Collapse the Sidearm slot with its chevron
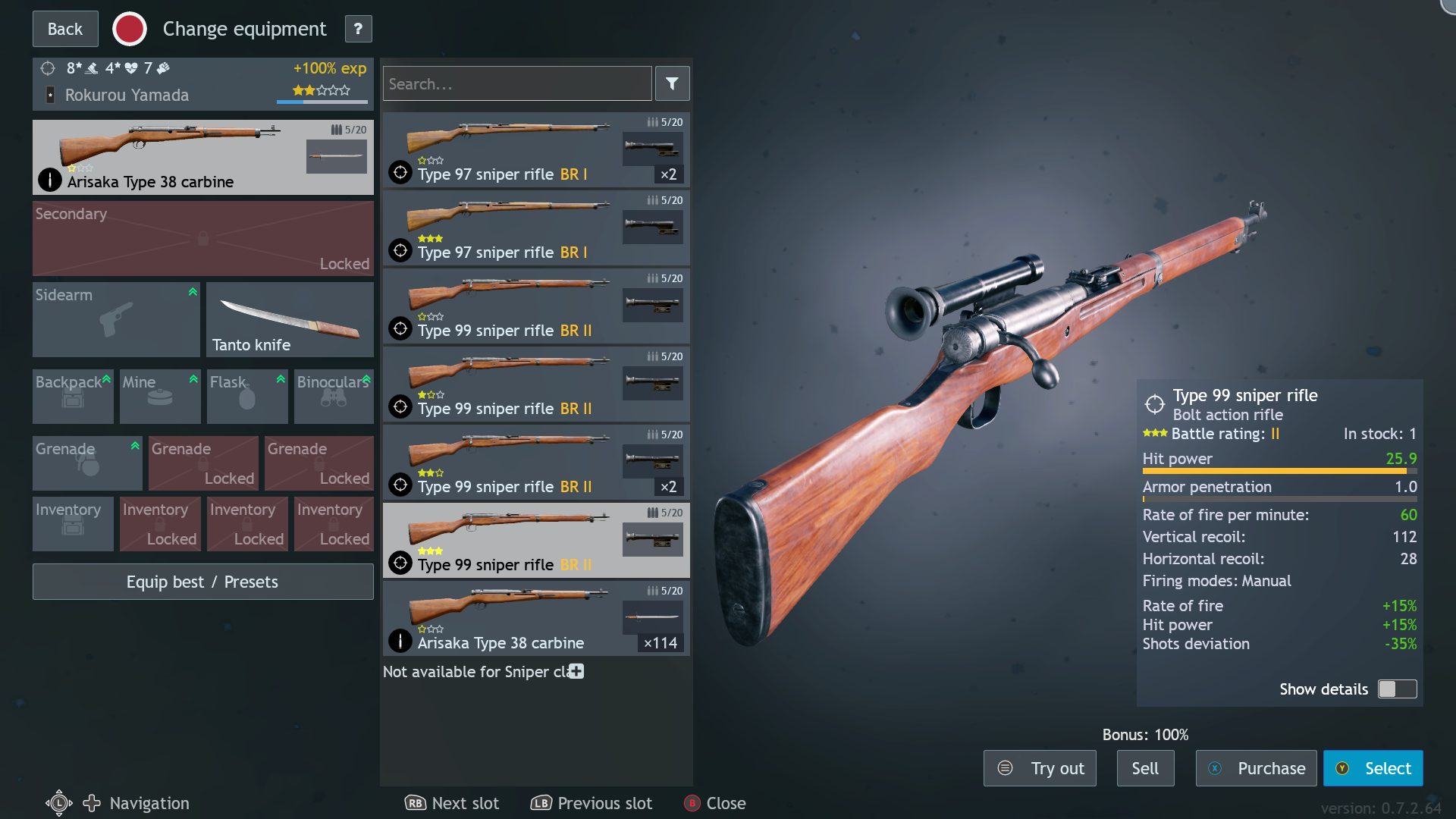1456x819 pixels. point(193,290)
